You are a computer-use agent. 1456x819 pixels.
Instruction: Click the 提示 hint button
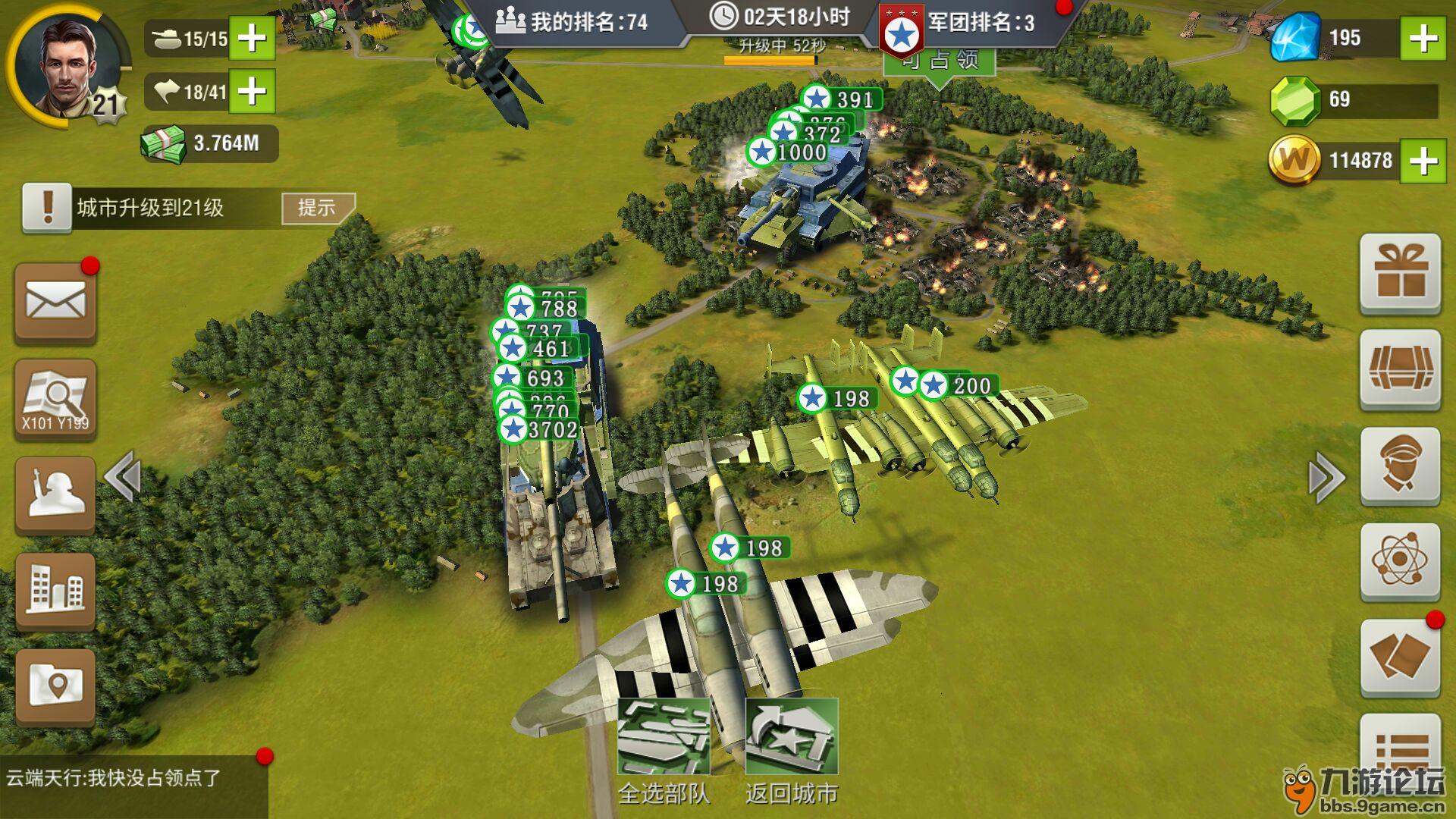tap(317, 208)
